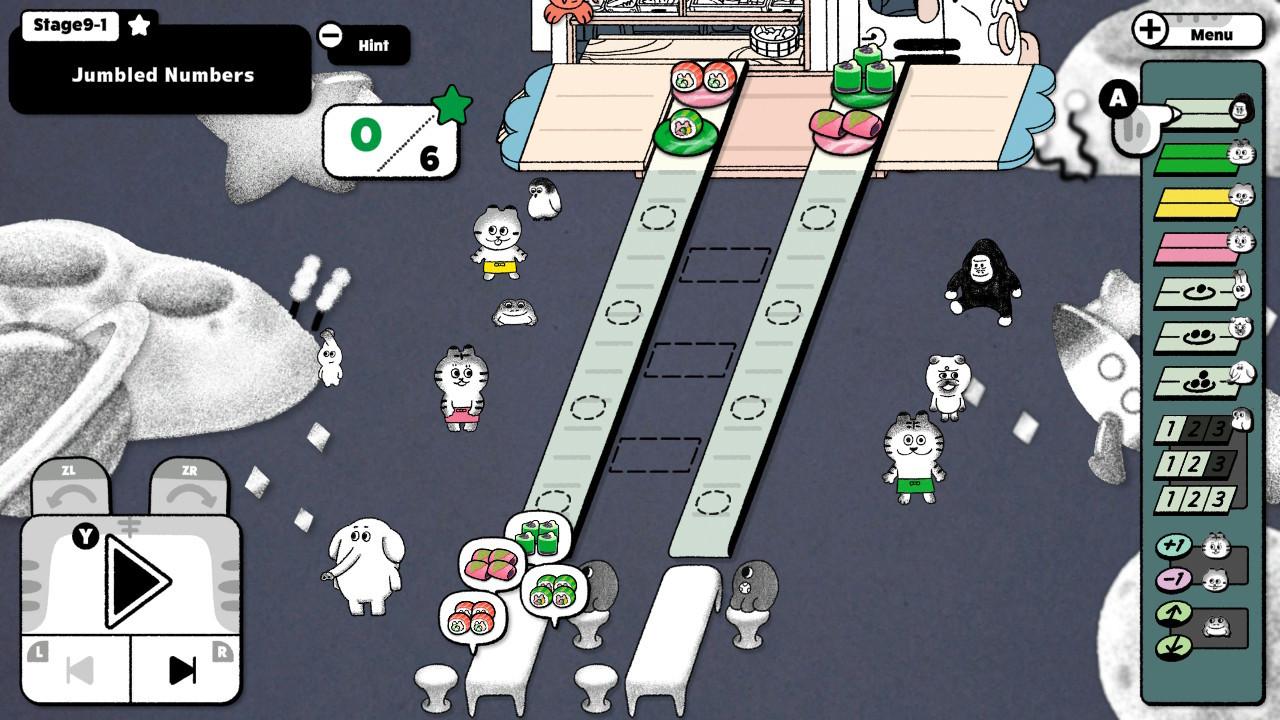Pick the three-dot belt piece
This screenshot has width=1280, height=720.
(1196, 378)
